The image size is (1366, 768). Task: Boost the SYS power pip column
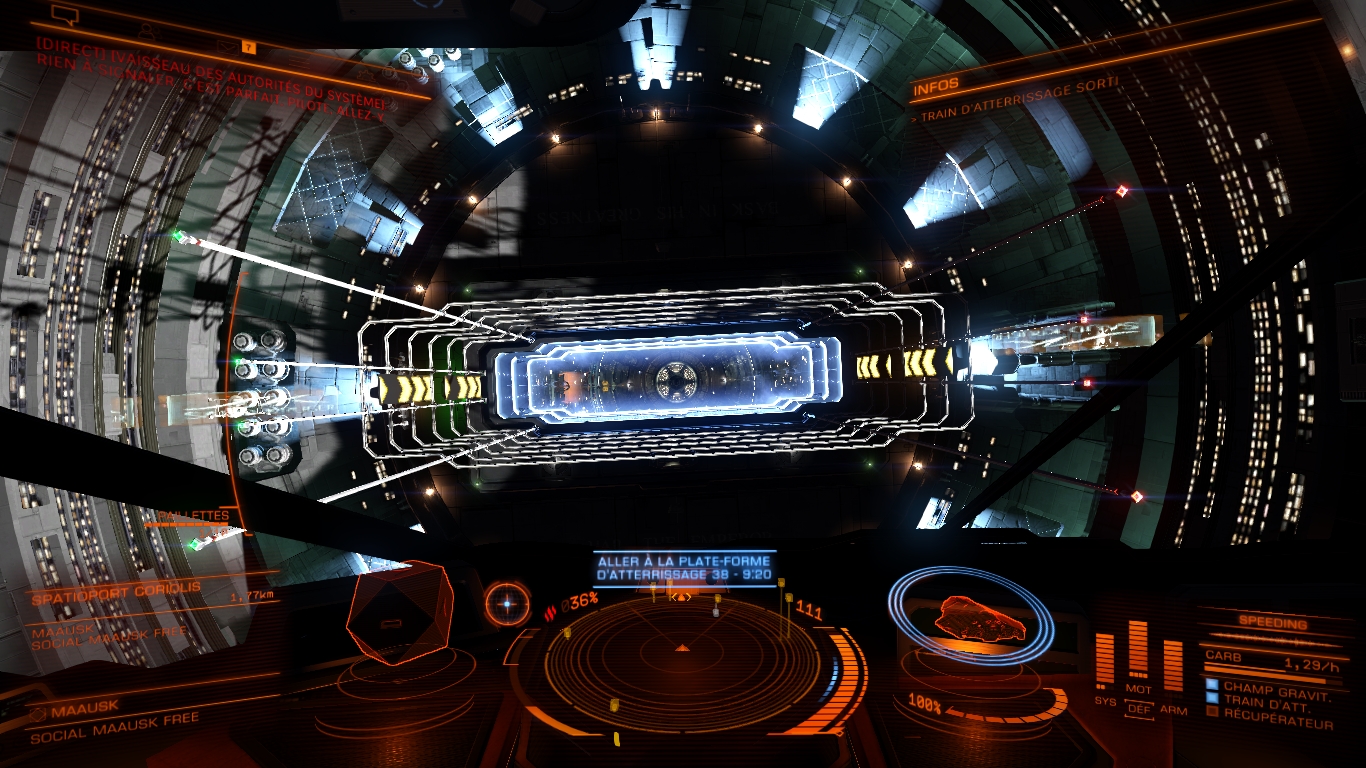tap(1104, 661)
